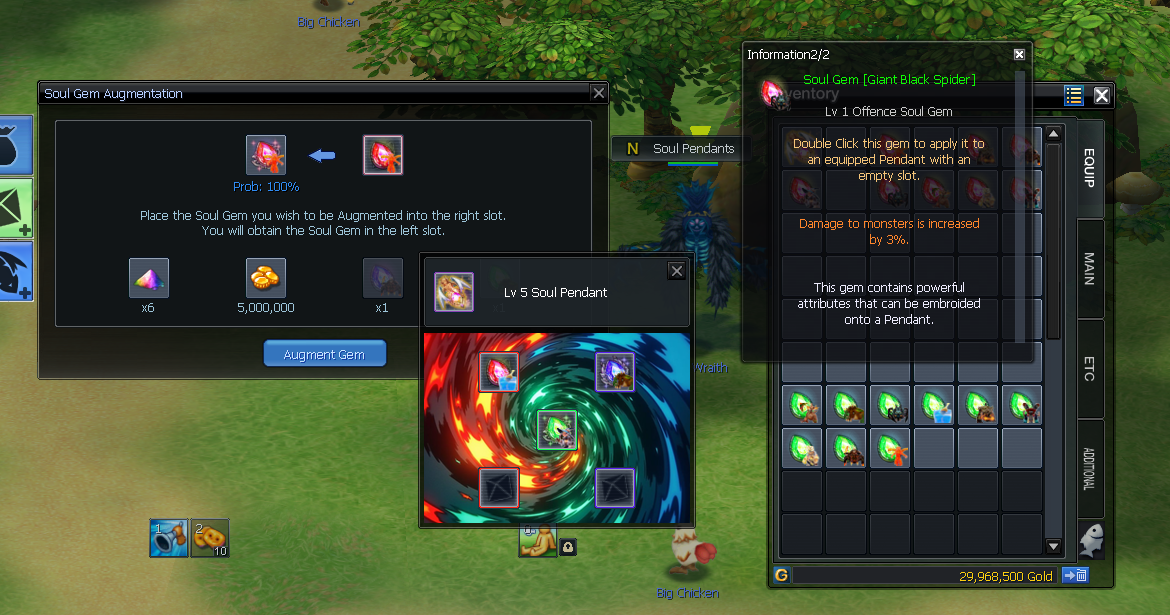Close the Soul Gem Augmentation window

(x=598, y=93)
